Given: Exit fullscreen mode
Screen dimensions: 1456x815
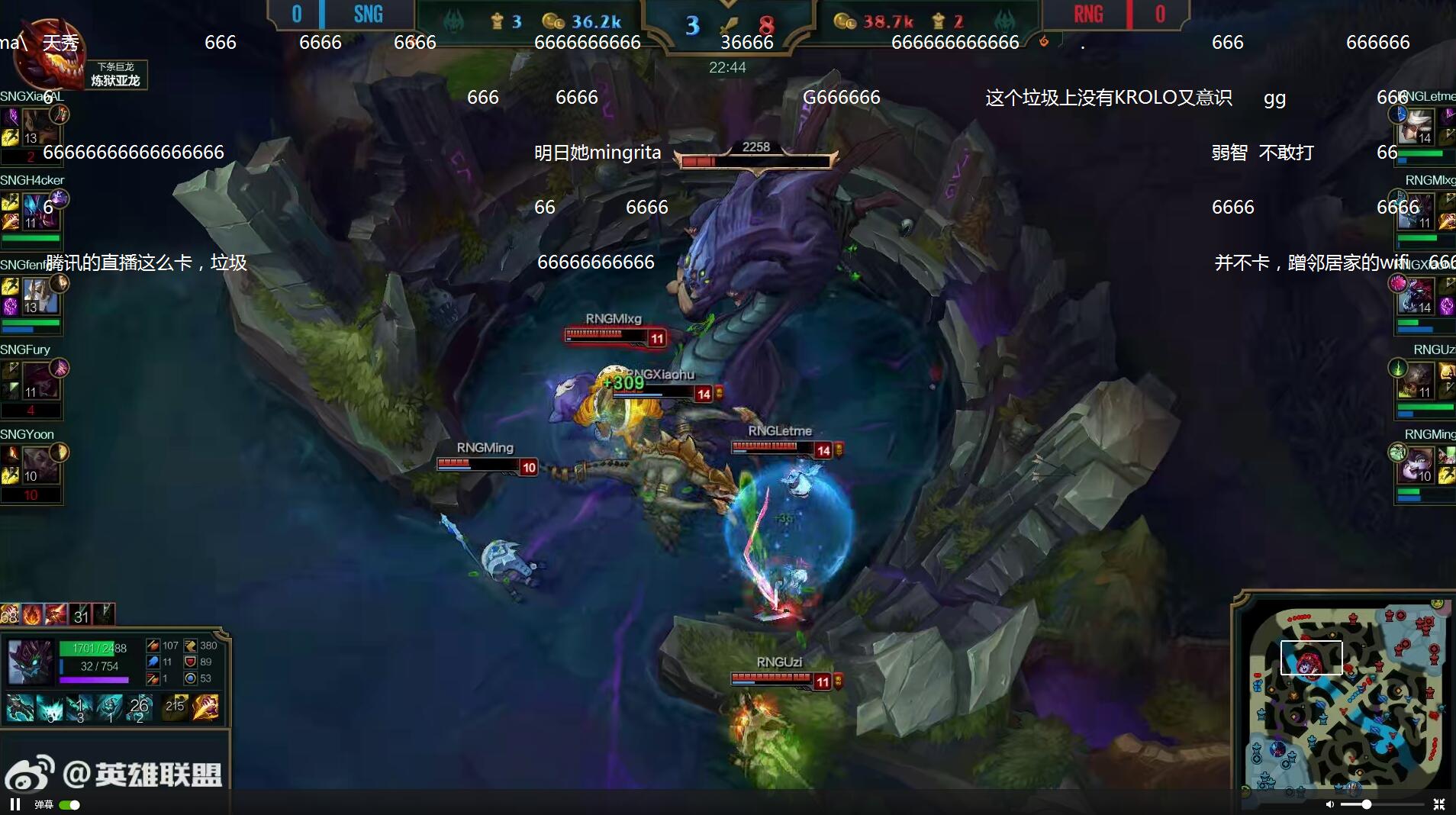Looking at the screenshot, I should pyautogui.click(x=1438, y=804).
